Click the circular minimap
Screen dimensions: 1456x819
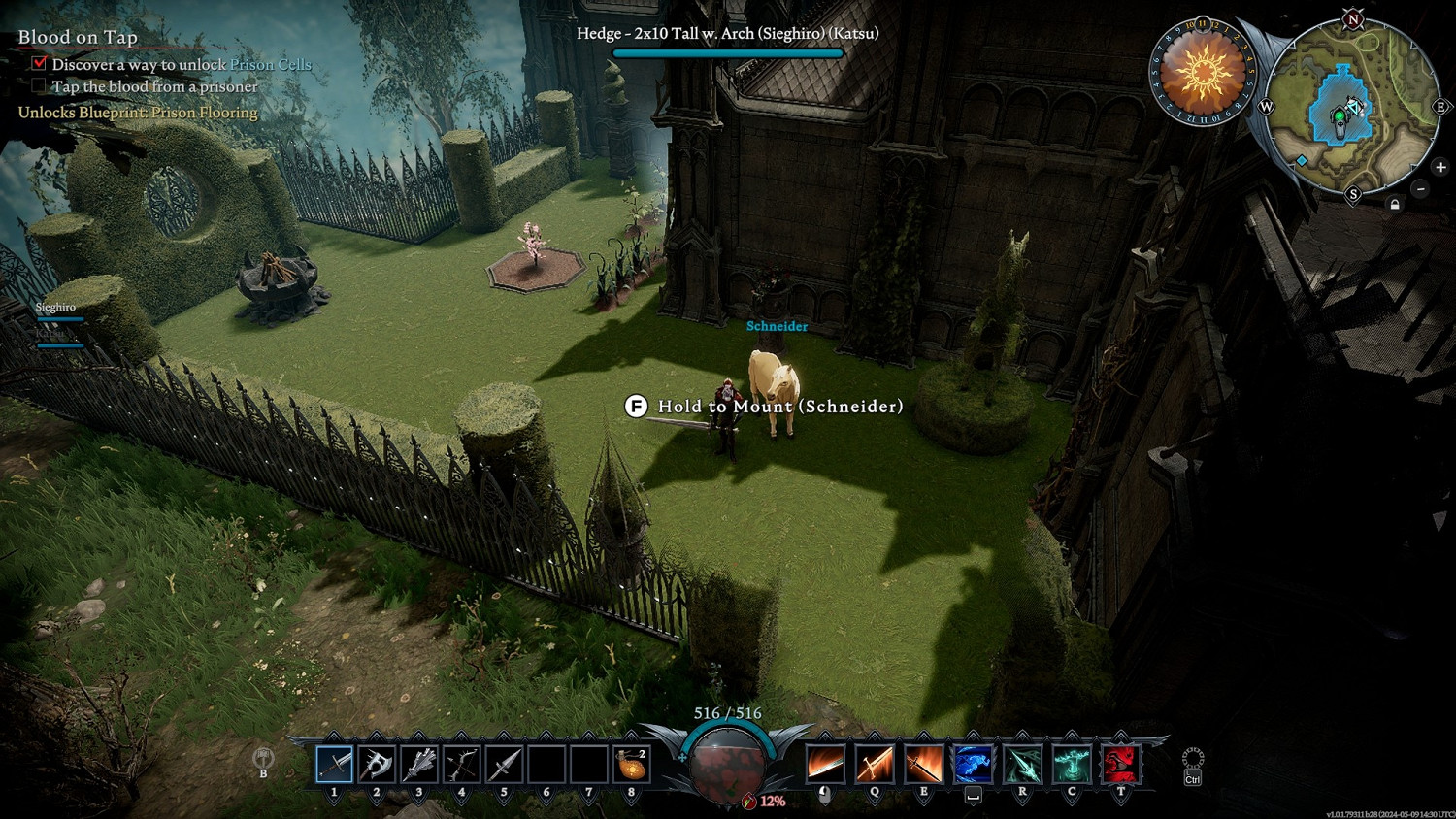1352,105
